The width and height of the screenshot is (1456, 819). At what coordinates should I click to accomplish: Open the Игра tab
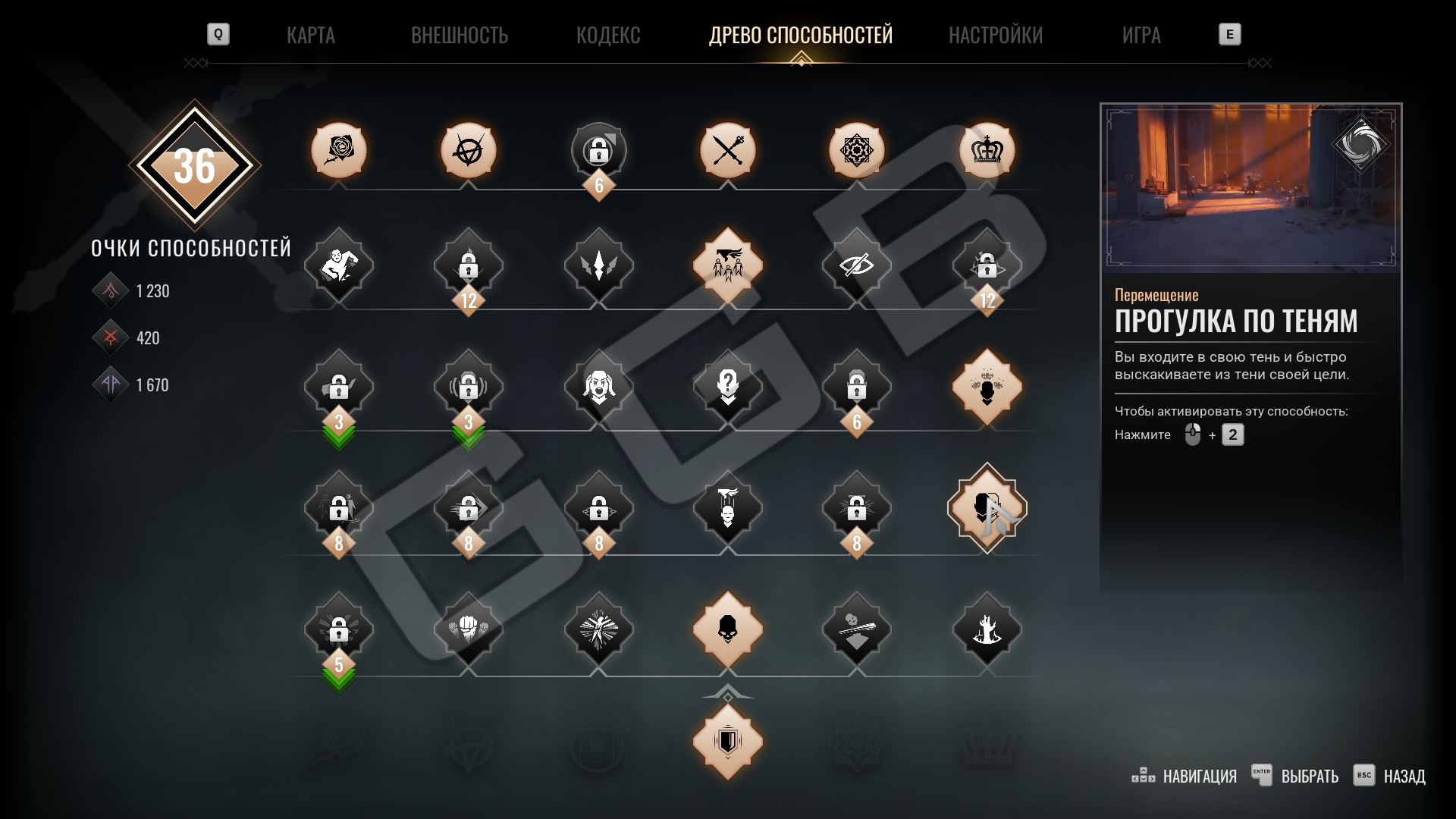tap(1141, 35)
